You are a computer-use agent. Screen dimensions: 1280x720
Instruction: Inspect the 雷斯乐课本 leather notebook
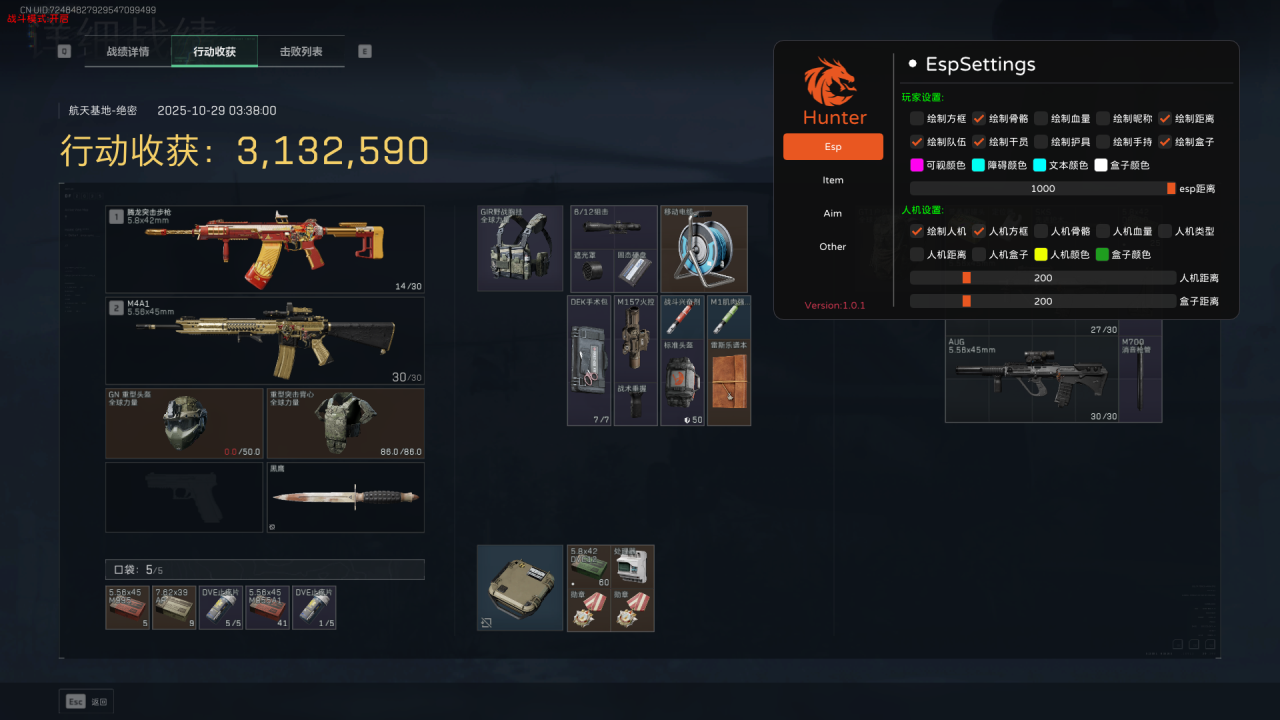pyautogui.click(x=729, y=382)
